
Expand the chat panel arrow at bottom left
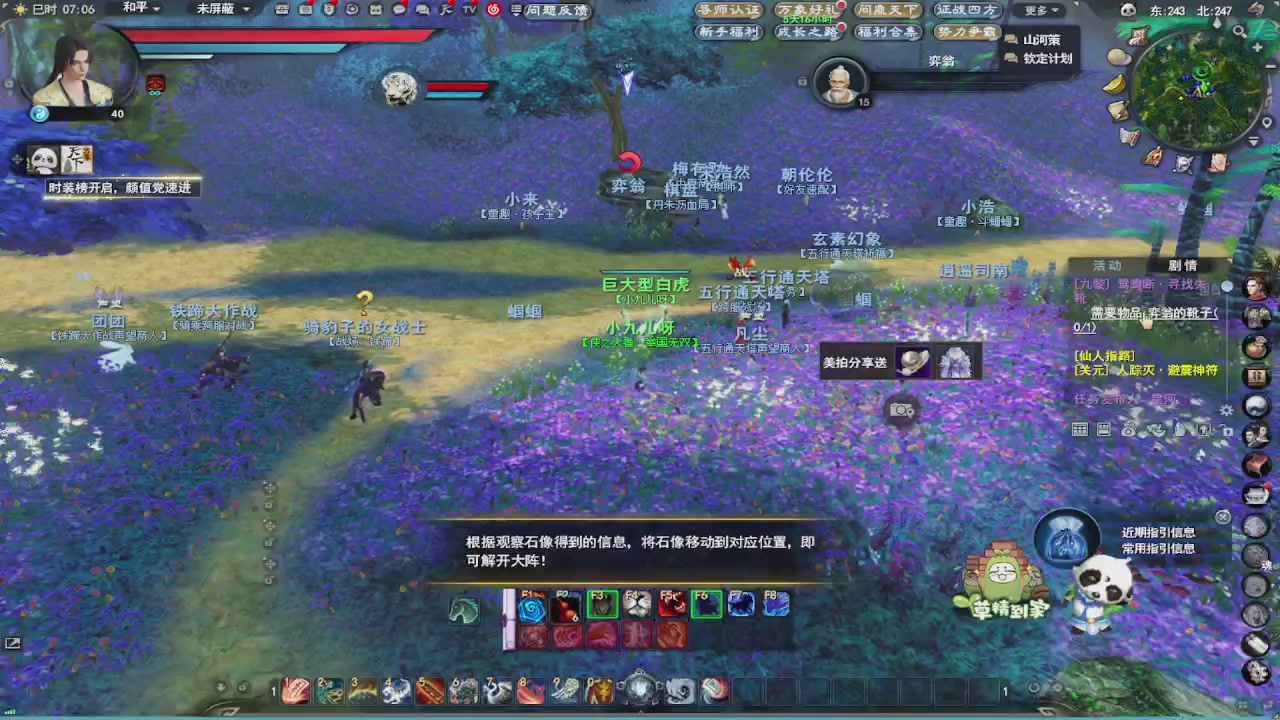(x=13, y=643)
